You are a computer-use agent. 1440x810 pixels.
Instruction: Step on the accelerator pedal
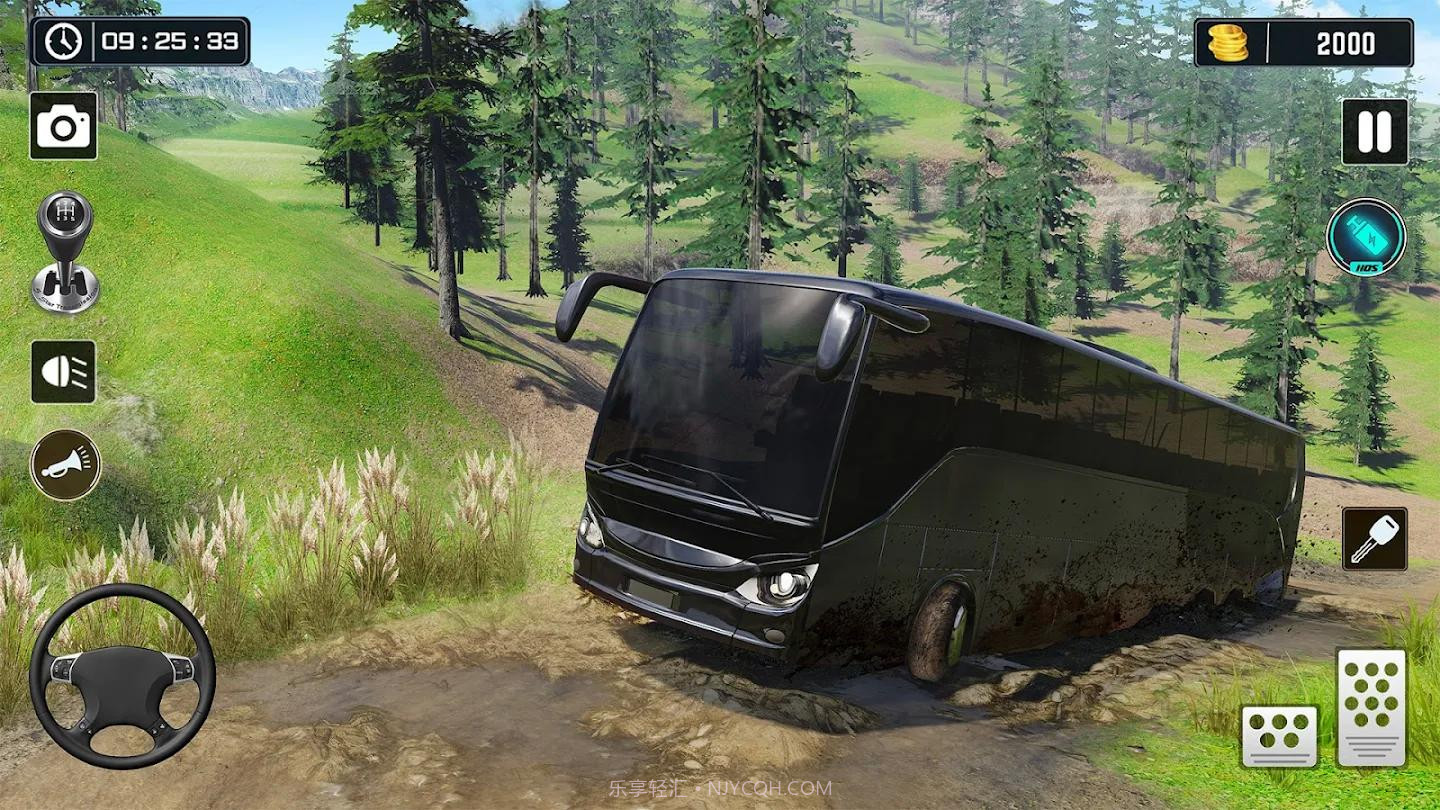(x=1371, y=706)
